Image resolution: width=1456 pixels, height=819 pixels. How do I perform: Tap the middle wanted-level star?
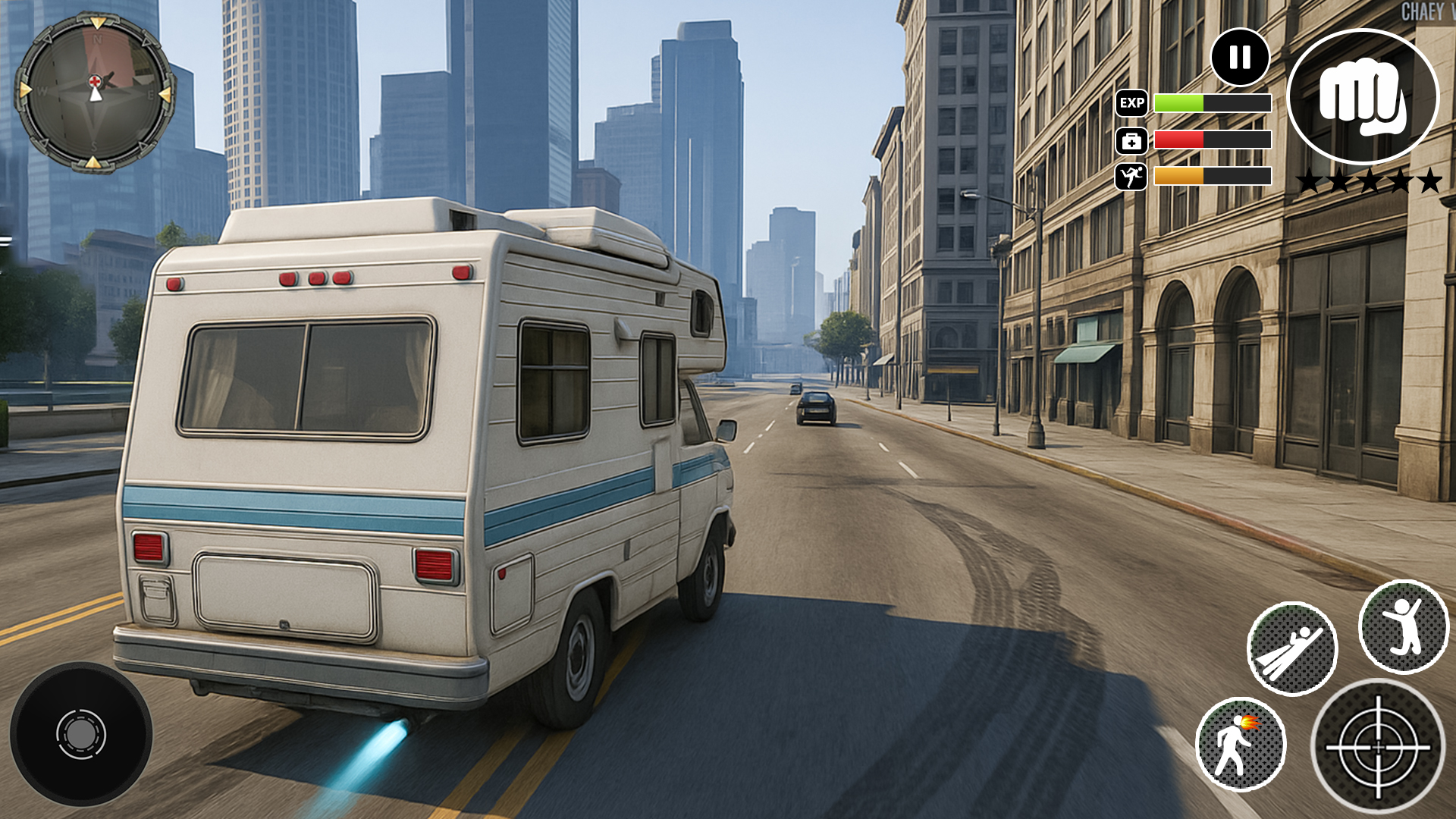pos(1372,180)
